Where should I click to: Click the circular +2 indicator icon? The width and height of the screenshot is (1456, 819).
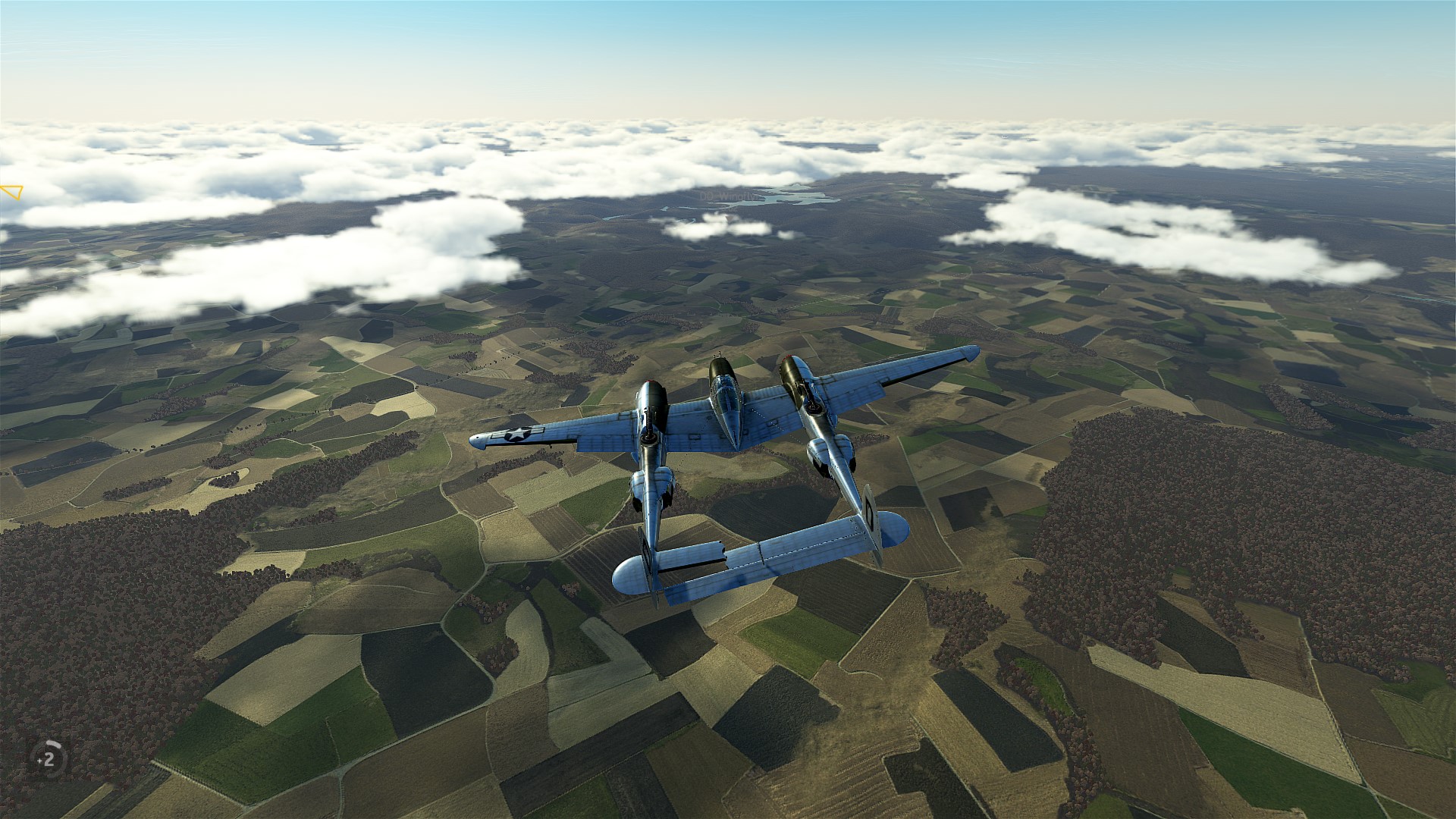tap(49, 758)
